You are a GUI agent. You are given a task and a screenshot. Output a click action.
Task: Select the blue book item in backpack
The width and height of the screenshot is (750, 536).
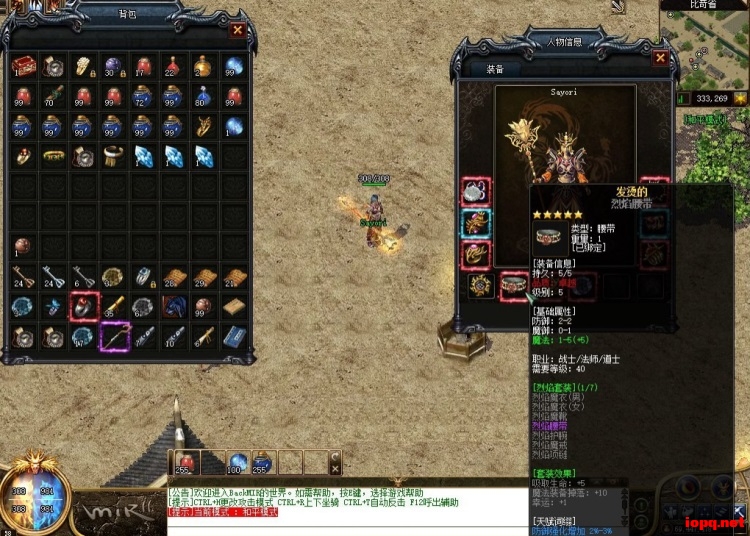[x=233, y=336]
